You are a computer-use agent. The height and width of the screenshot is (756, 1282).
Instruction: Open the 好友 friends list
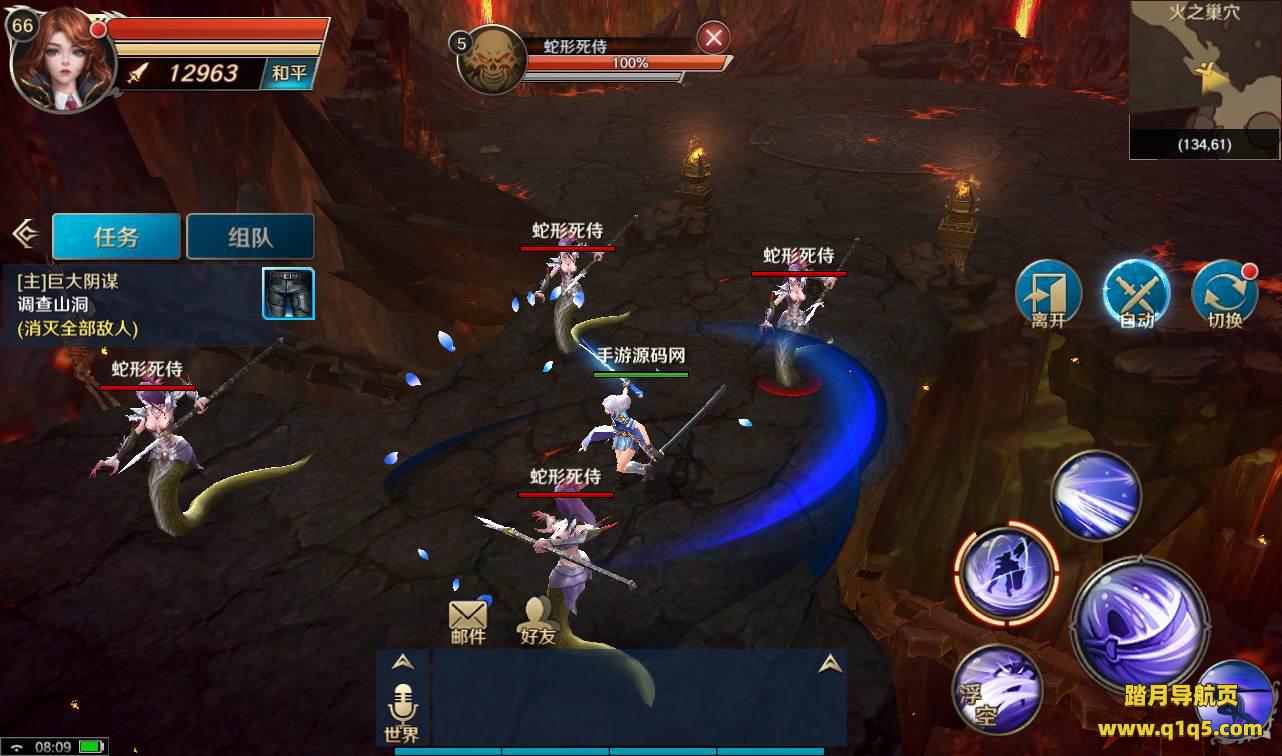pyautogui.click(x=537, y=621)
